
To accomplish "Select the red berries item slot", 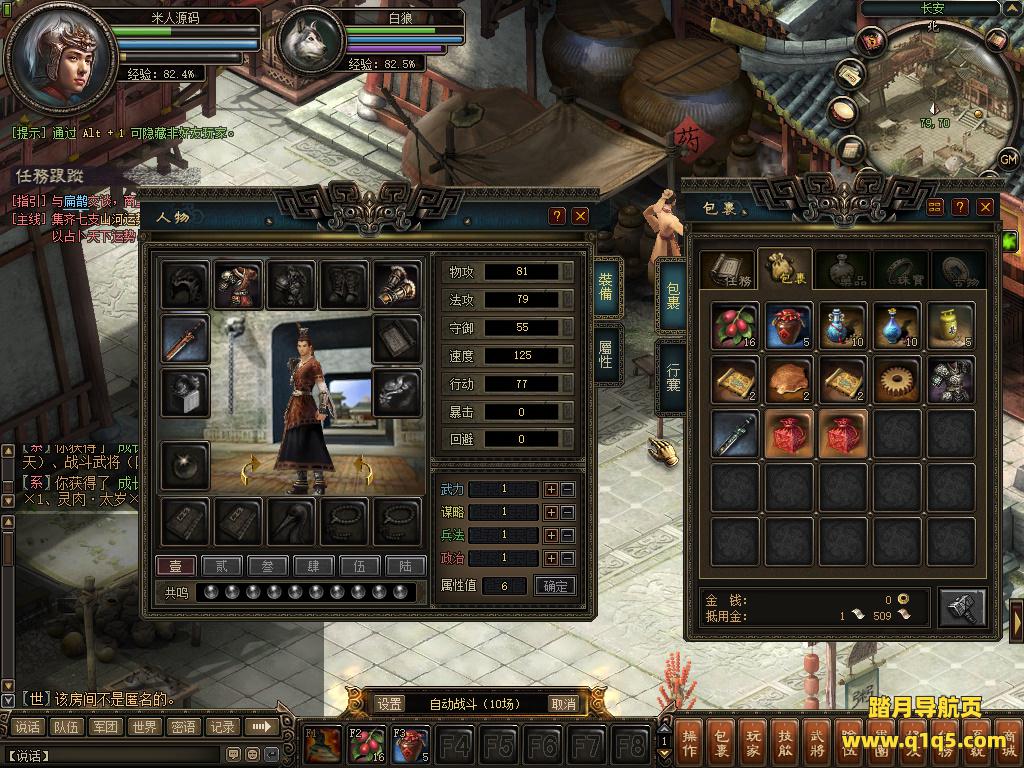I will (x=736, y=326).
